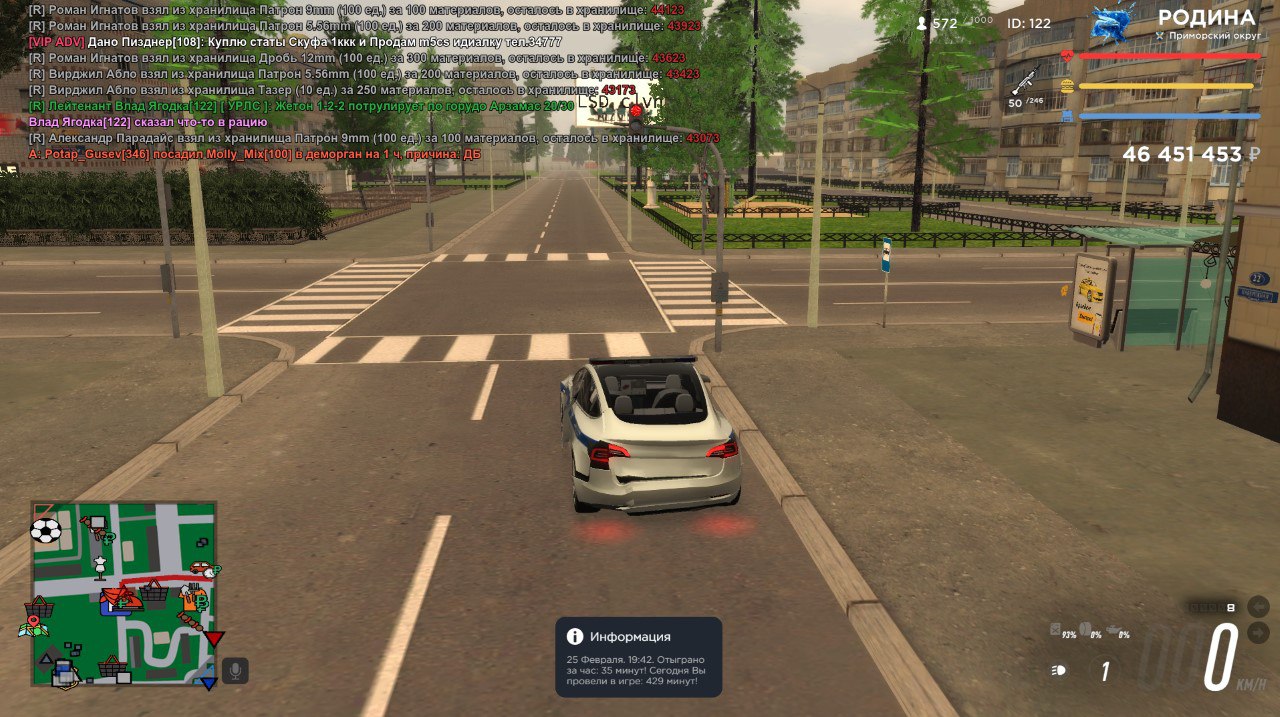
Task: Click the Родина server logo
Action: pos(1112,22)
